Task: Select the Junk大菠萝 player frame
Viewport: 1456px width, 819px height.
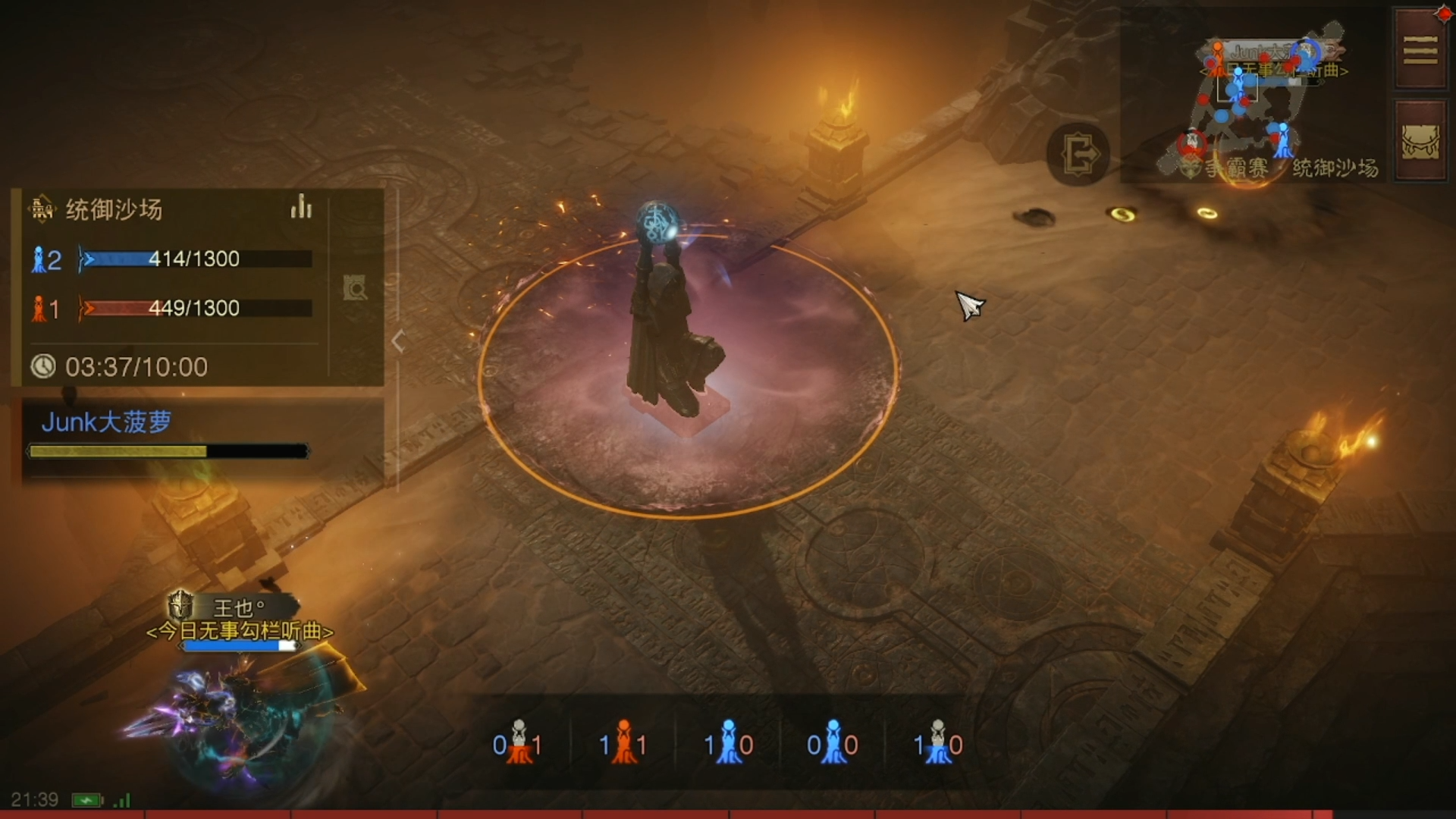Action: [168, 433]
